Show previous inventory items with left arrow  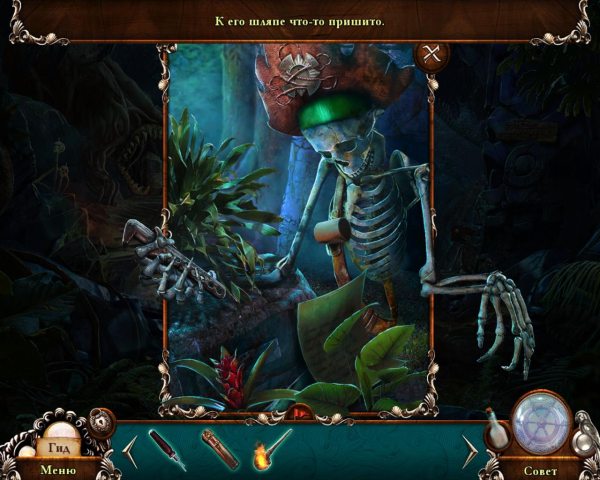coord(130,451)
